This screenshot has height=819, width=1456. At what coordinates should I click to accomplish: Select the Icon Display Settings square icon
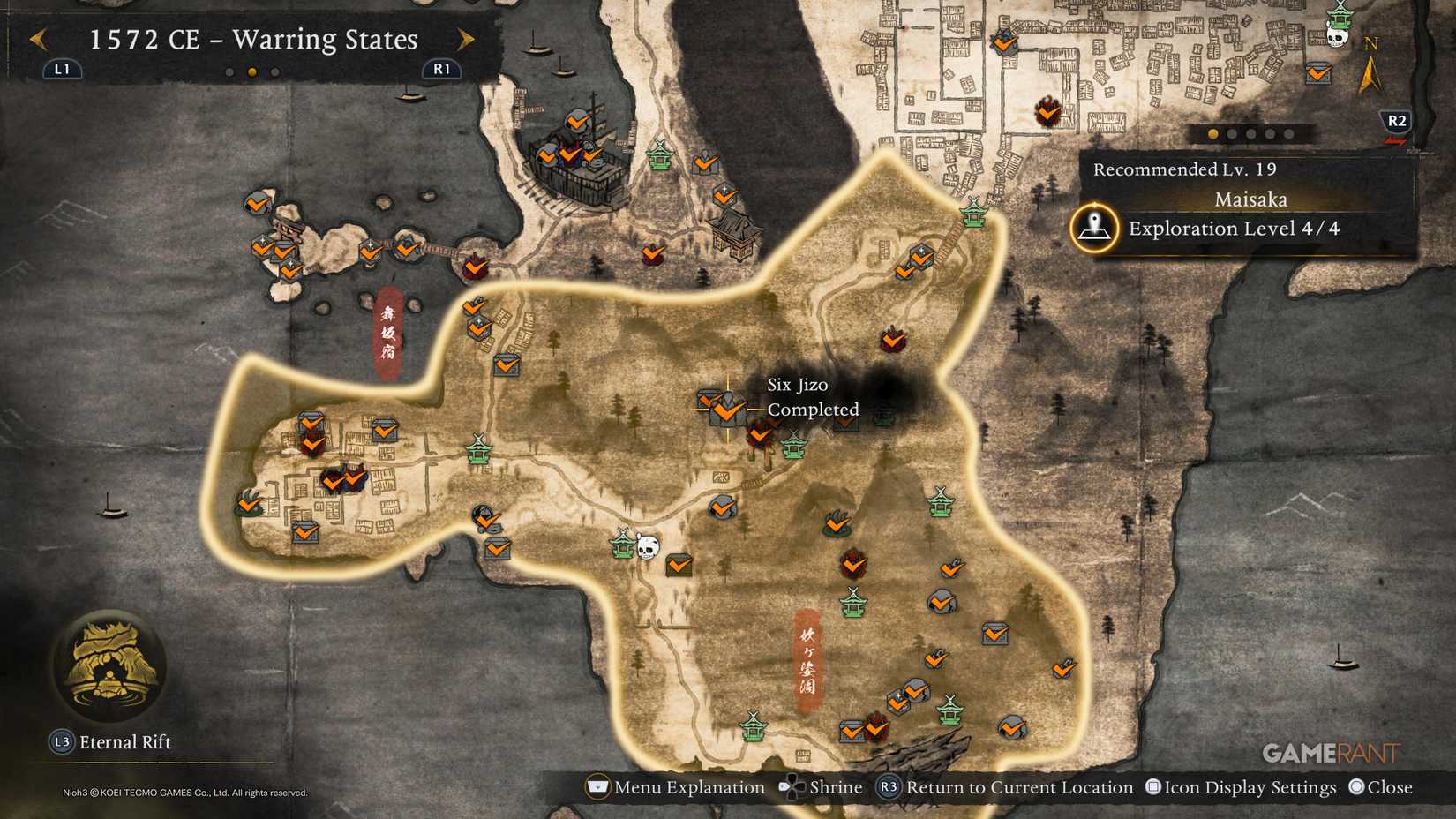tap(1155, 786)
